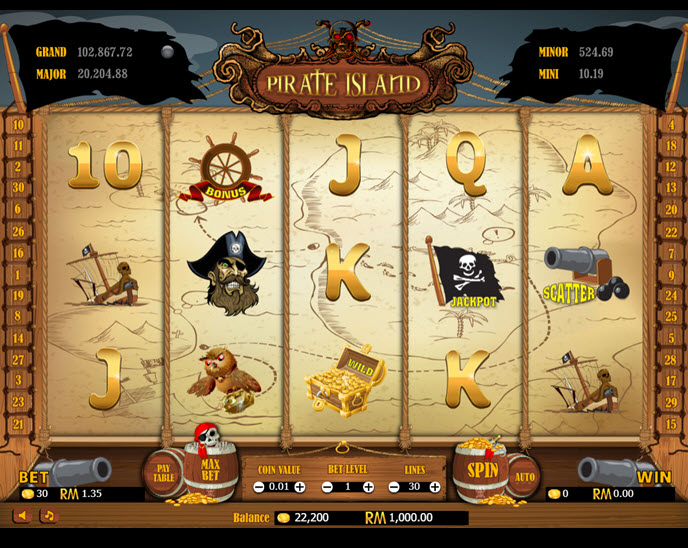Decrease the coin value

[258, 487]
